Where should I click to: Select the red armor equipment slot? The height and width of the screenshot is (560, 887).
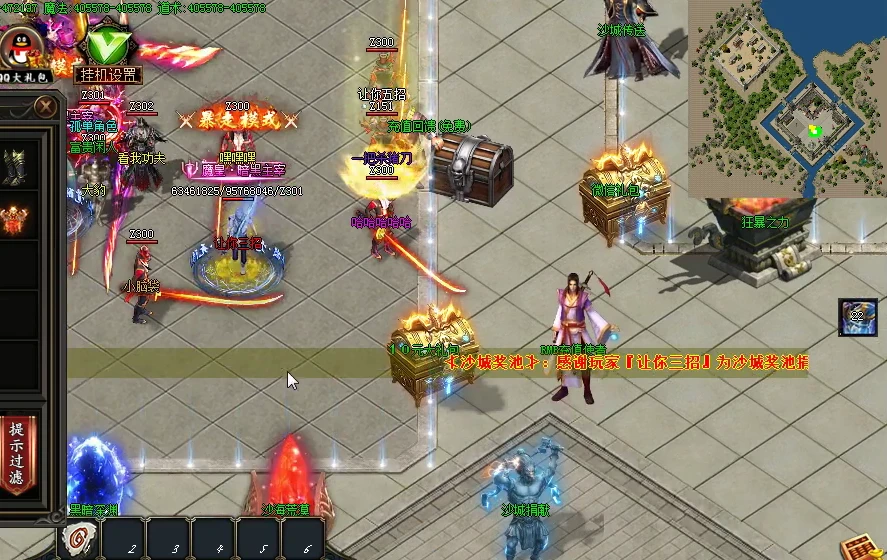[15, 219]
